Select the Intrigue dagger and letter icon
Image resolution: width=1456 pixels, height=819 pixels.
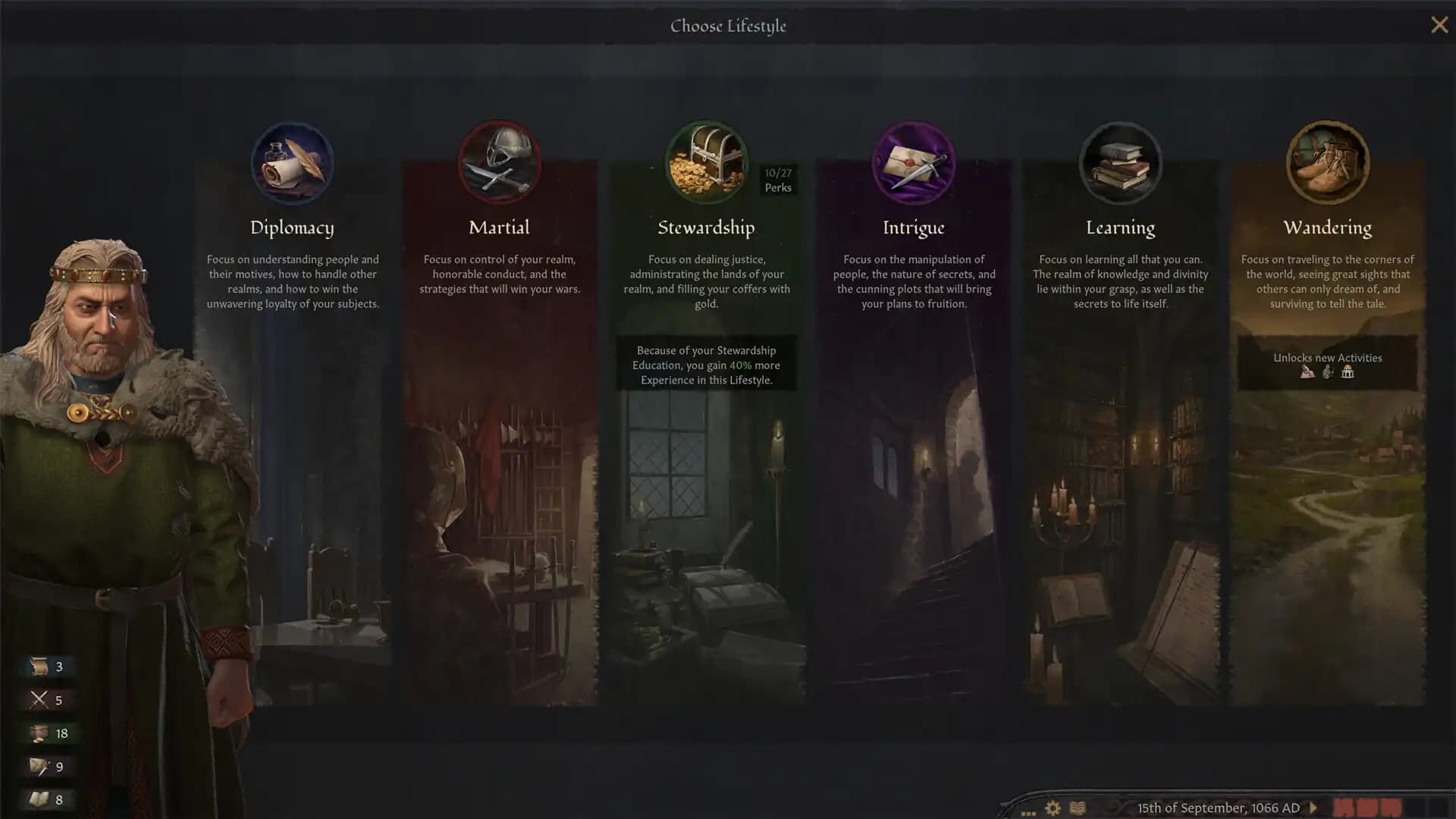[914, 162]
